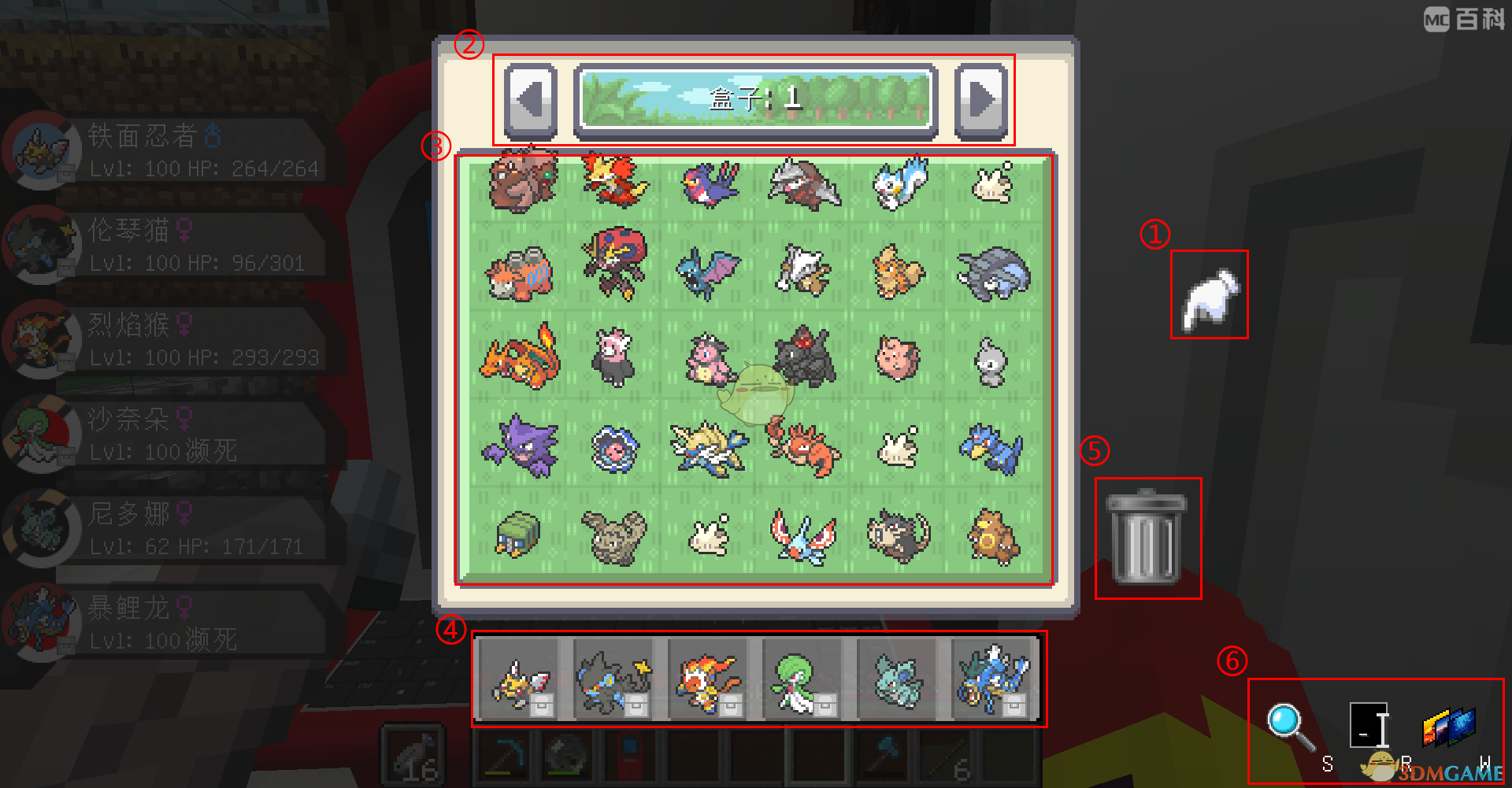Screen dimensions: 1512x788
Task: Go to the next PC box
Action: click(981, 100)
